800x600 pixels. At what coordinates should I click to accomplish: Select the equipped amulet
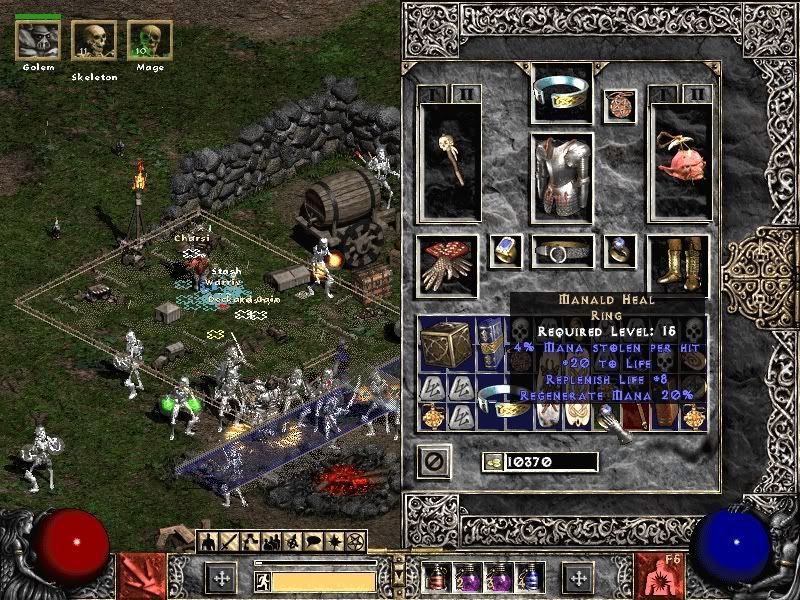pos(619,106)
